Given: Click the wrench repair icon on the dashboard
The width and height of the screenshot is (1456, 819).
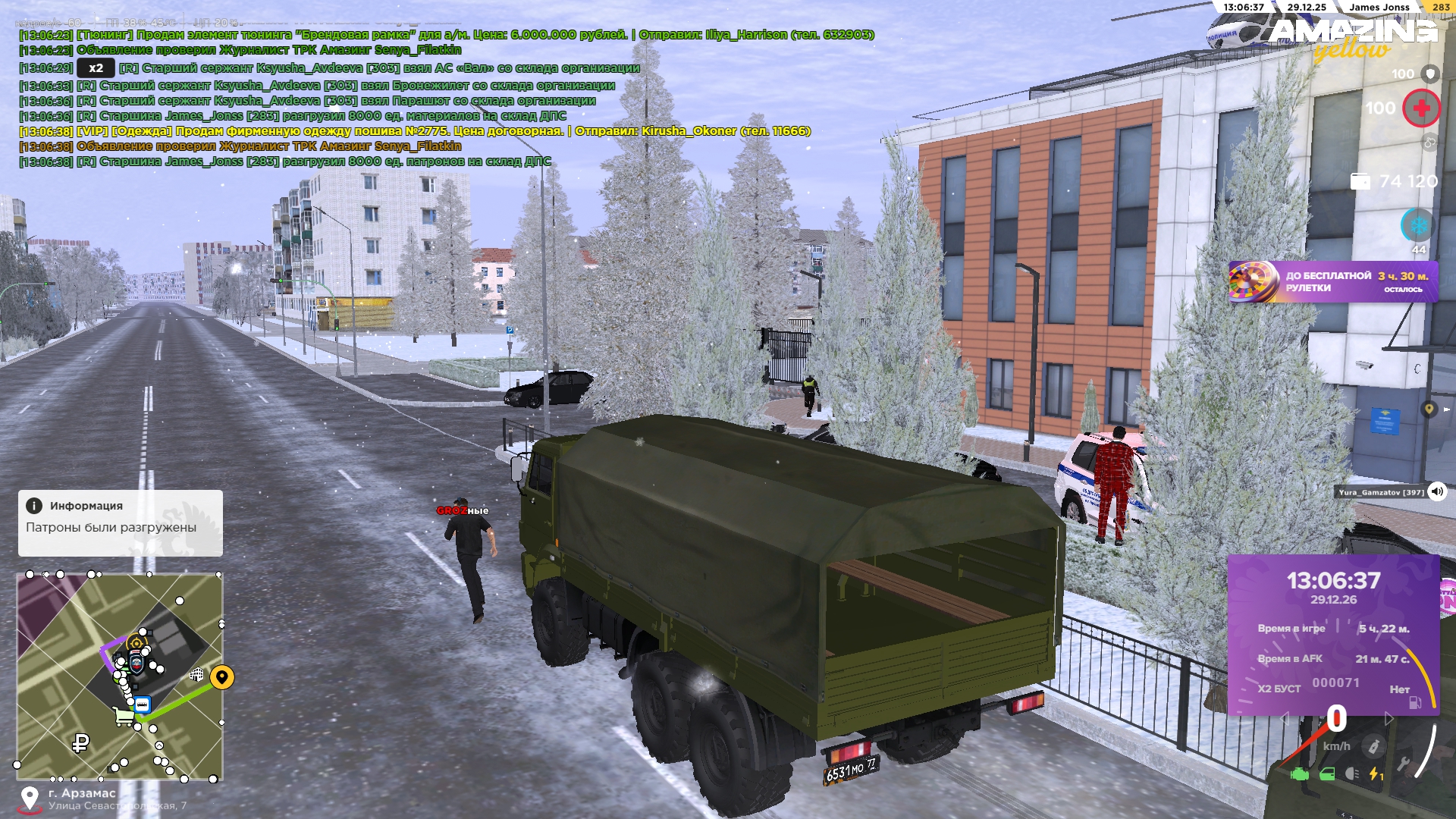Looking at the screenshot, I should (1404, 764).
